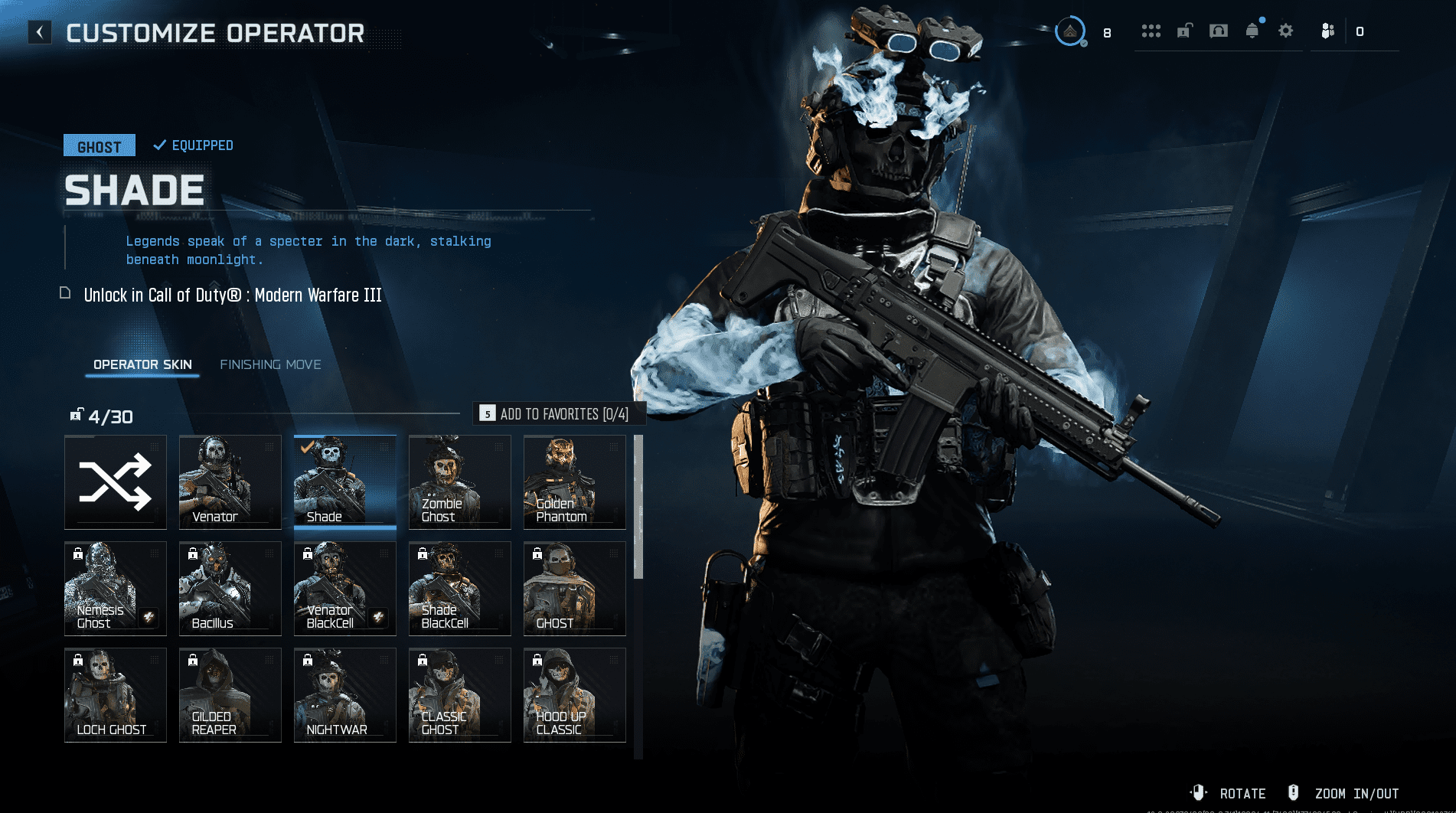Select the locked Nemesis Ghost skin
This screenshot has width=1456, height=813.
point(116,589)
